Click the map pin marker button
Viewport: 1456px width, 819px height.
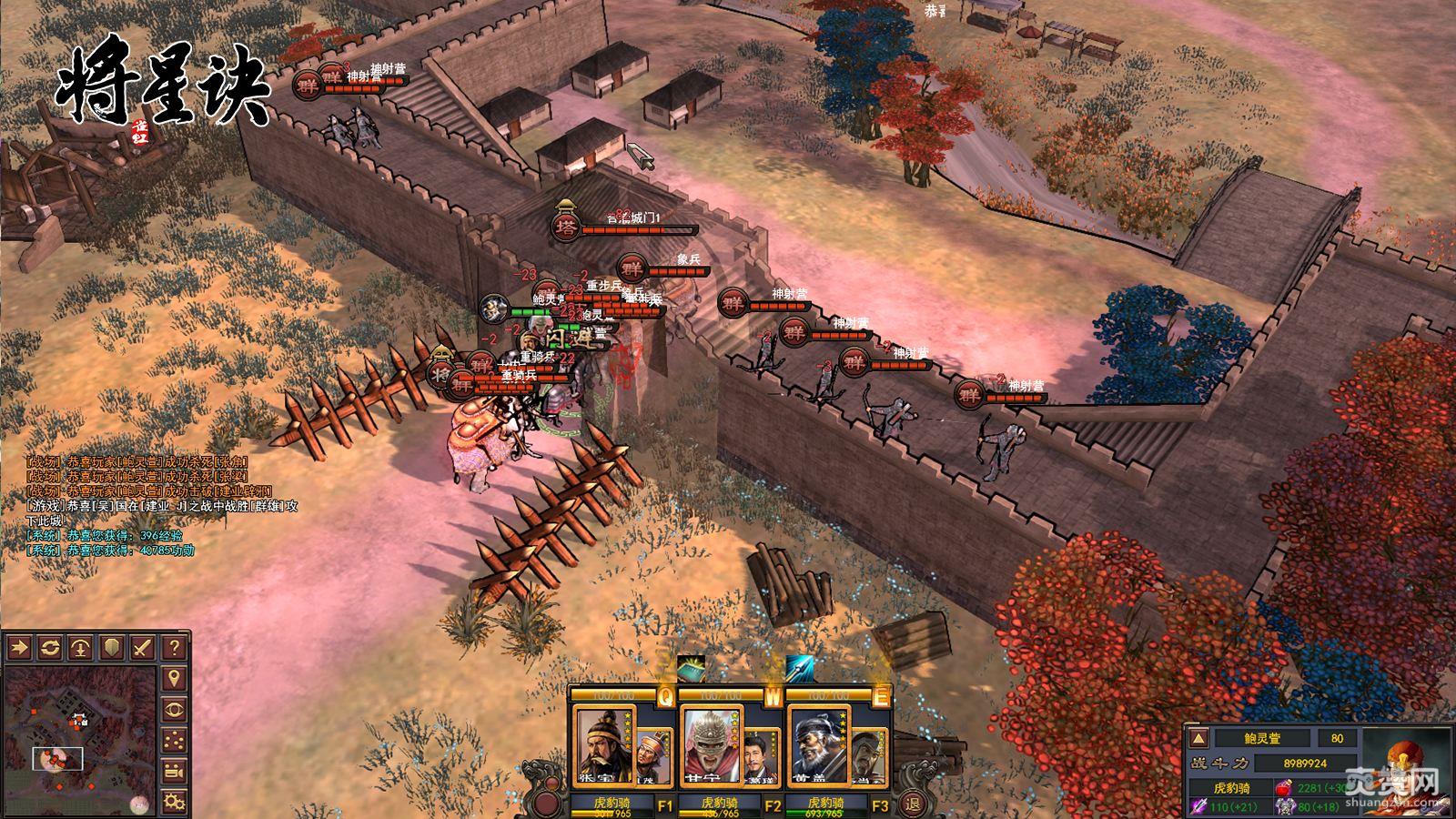(x=174, y=679)
